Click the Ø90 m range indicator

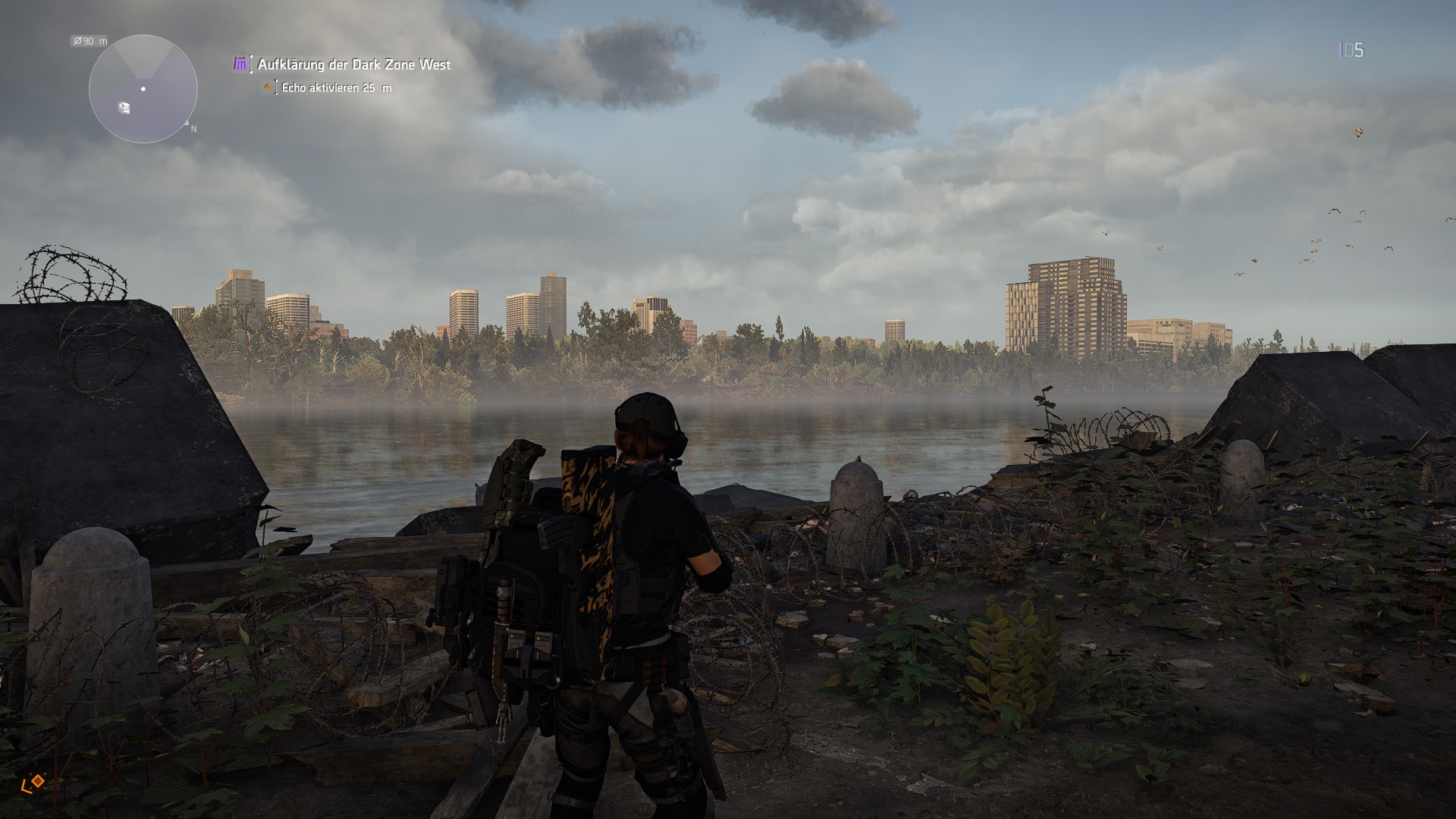[89, 41]
